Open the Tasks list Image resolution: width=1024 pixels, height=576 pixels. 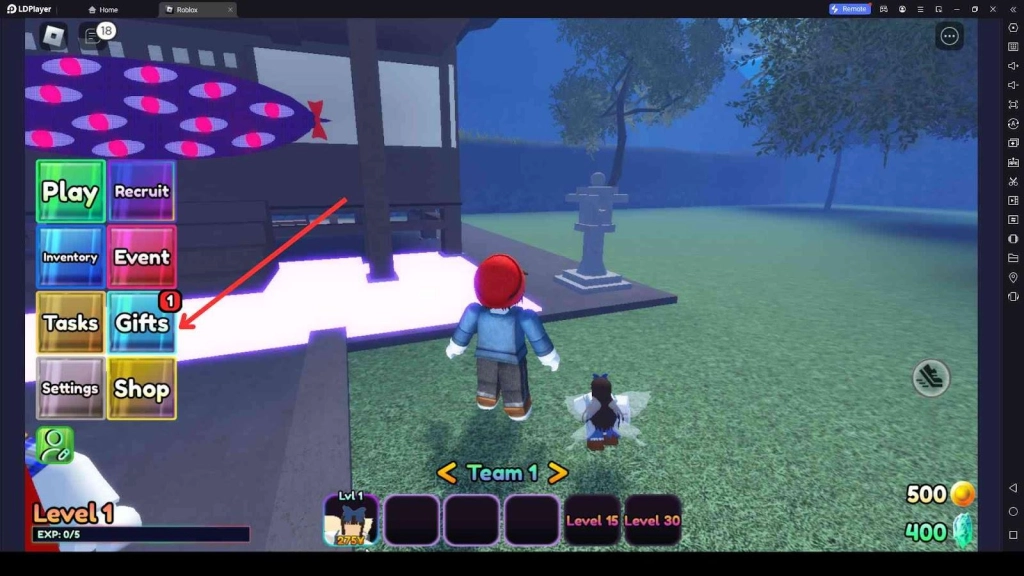70,323
